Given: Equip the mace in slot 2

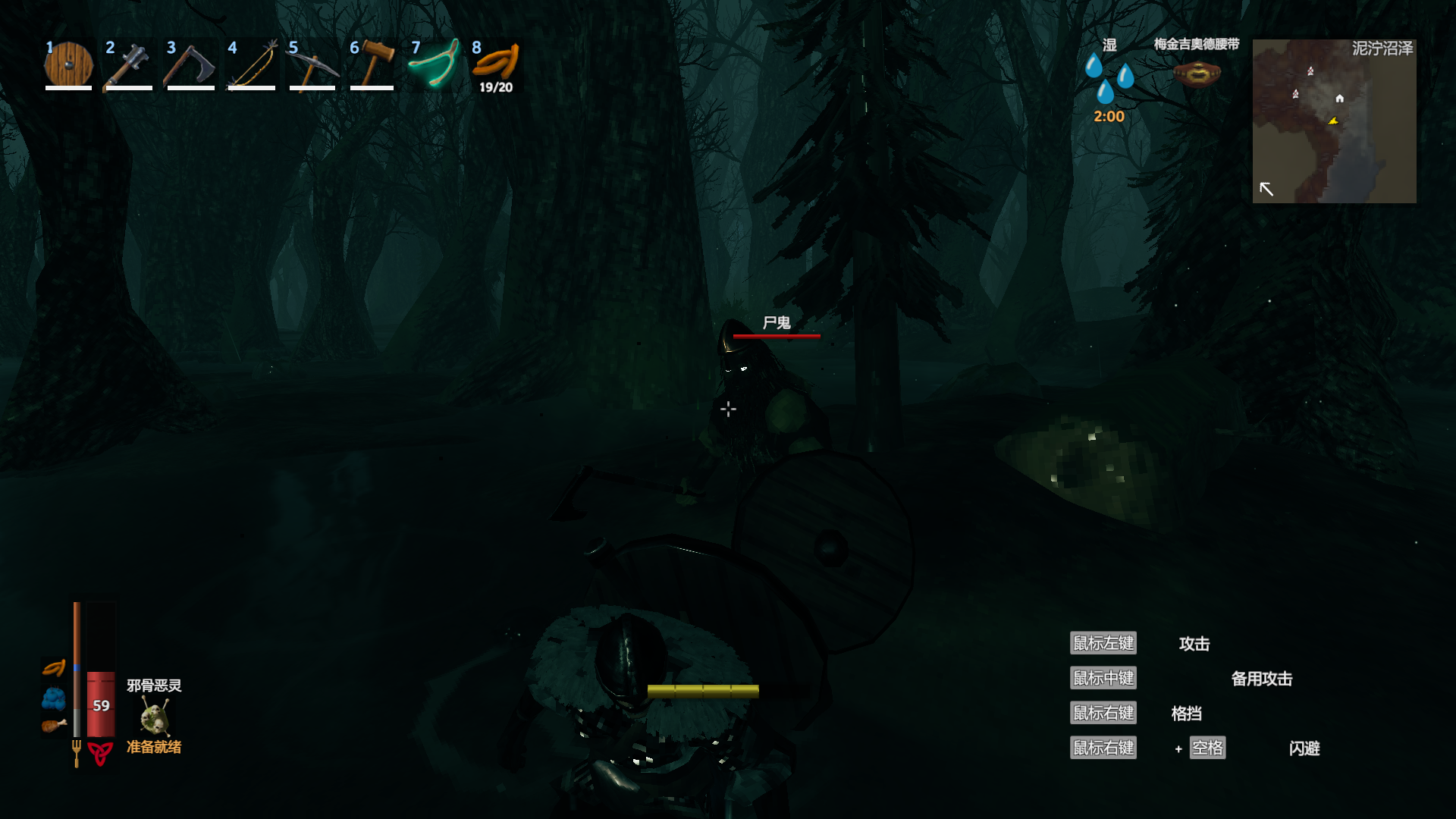Looking at the screenshot, I should (x=129, y=65).
